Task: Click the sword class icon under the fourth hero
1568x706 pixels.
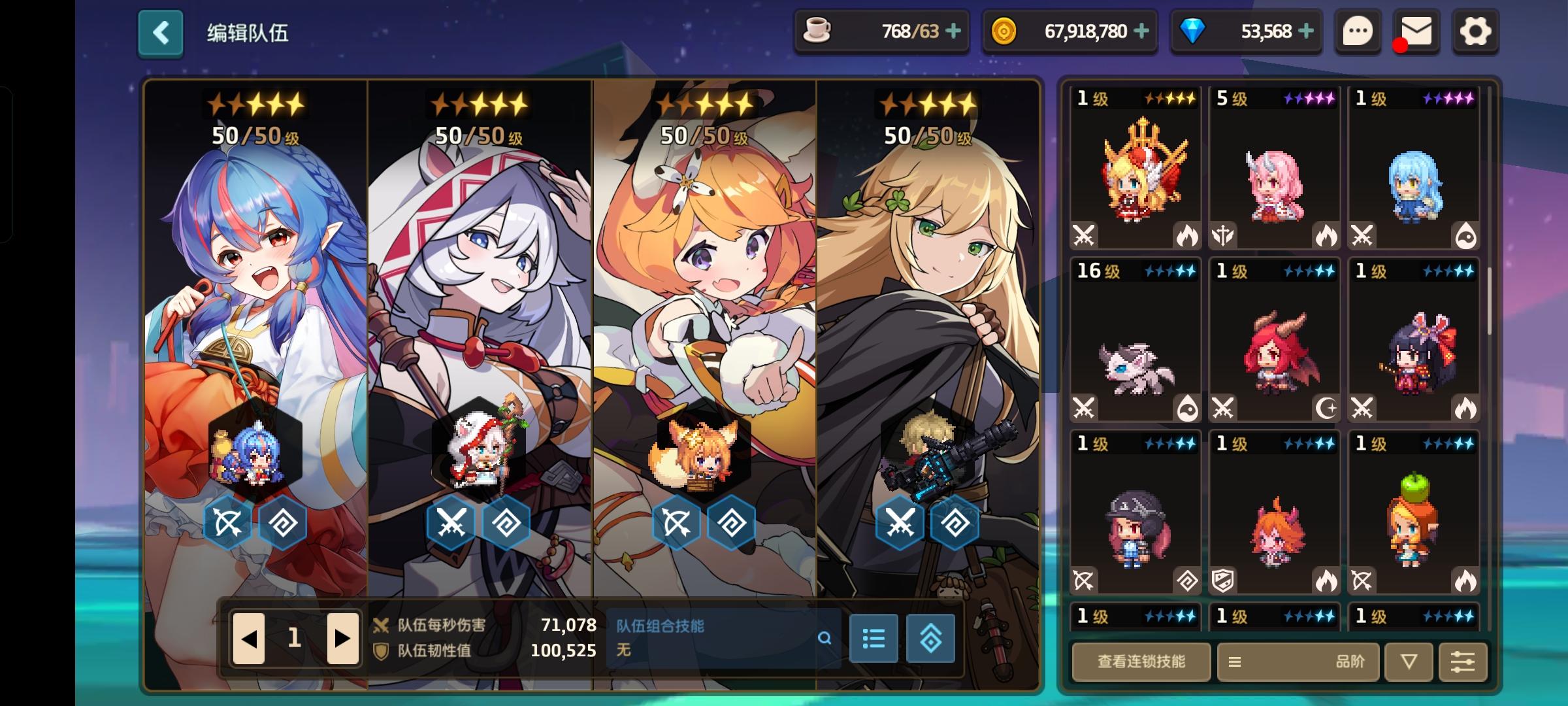Action: (900, 522)
